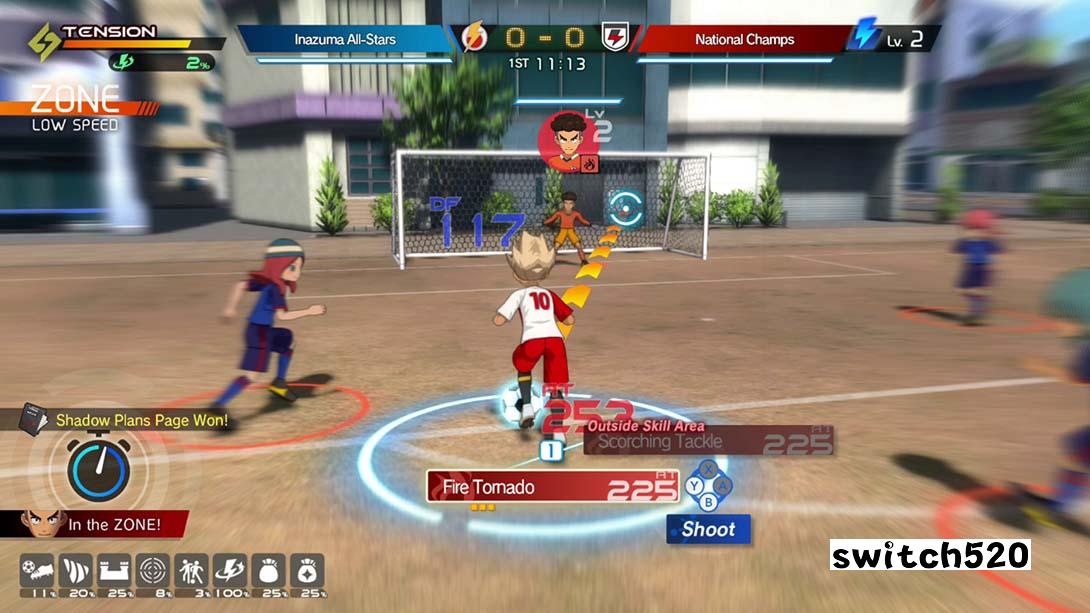Screen dimensions: 1090x613
Task: Click the Inazuma All-Stars team banner
Action: [x=345, y=40]
